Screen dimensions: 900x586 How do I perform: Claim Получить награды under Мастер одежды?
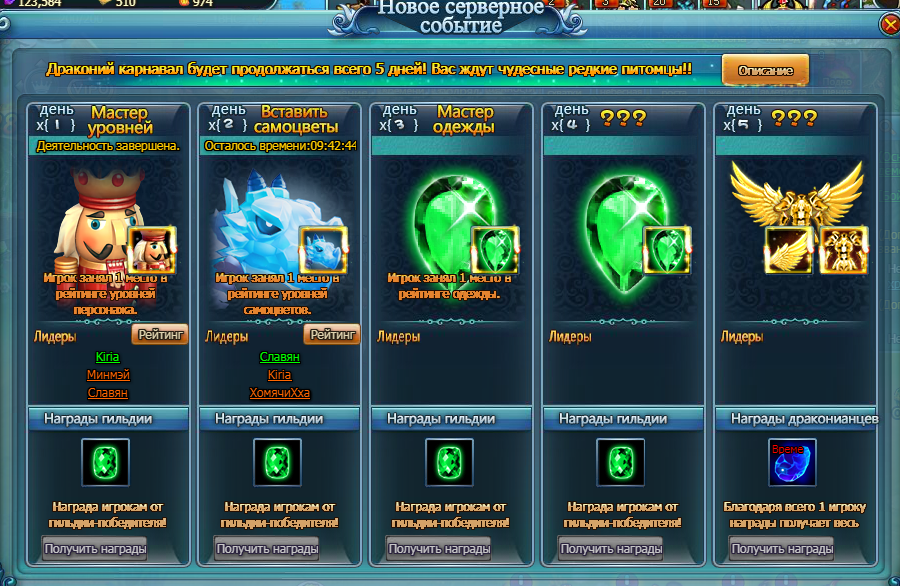pos(438,548)
